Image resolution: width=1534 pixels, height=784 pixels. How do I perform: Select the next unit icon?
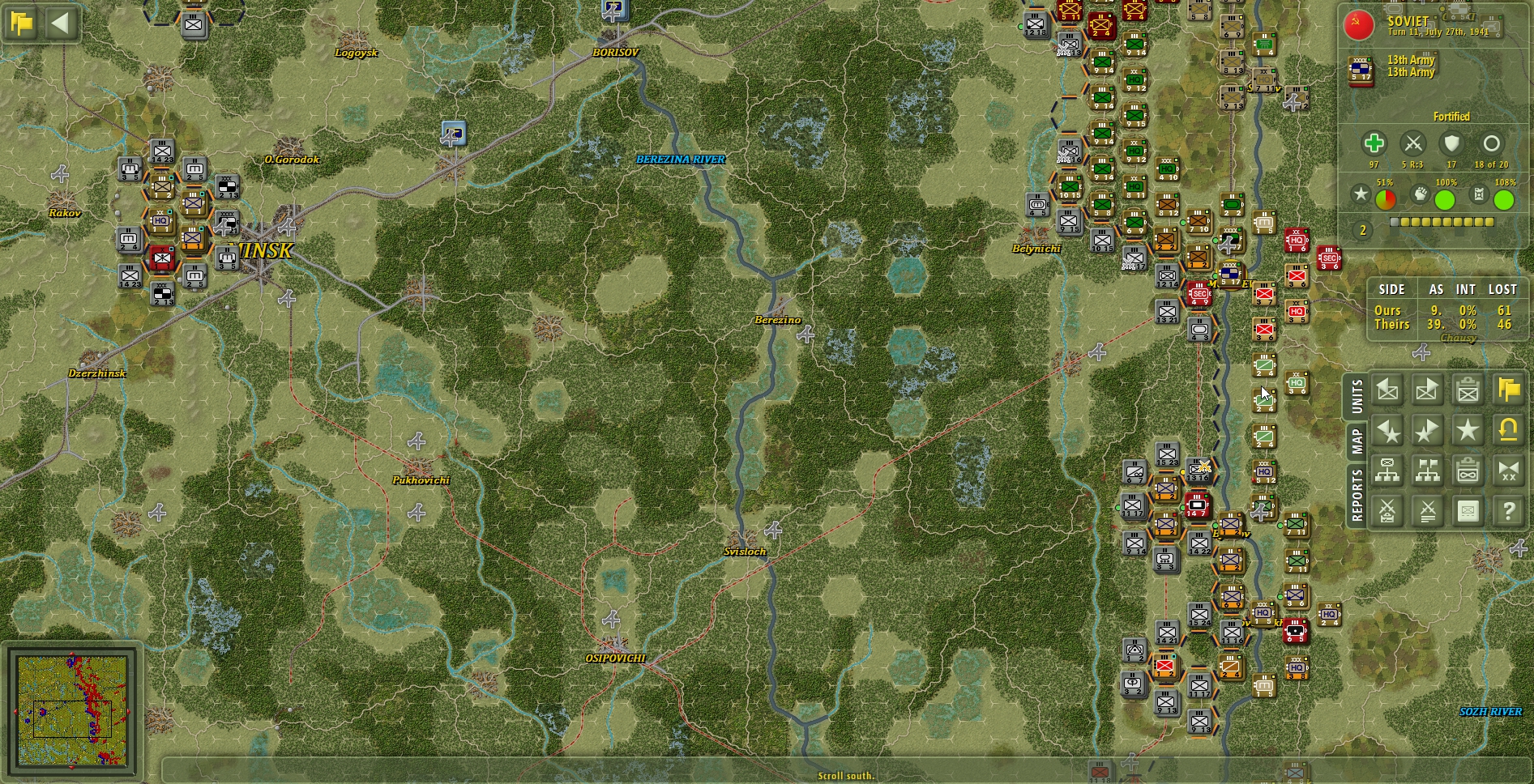(1427, 390)
